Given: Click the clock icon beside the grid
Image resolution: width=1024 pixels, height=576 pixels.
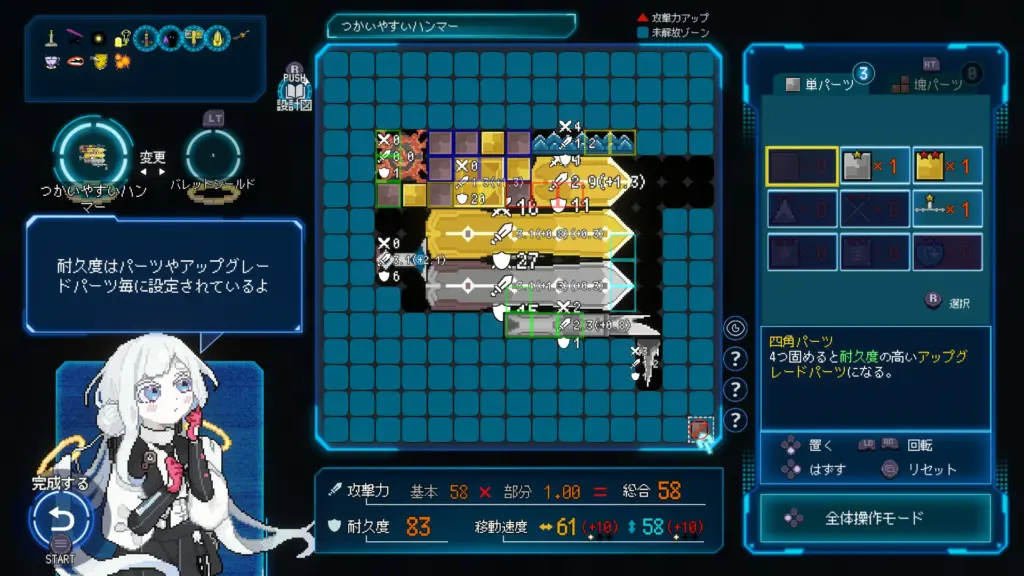Looking at the screenshot, I should [735, 328].
